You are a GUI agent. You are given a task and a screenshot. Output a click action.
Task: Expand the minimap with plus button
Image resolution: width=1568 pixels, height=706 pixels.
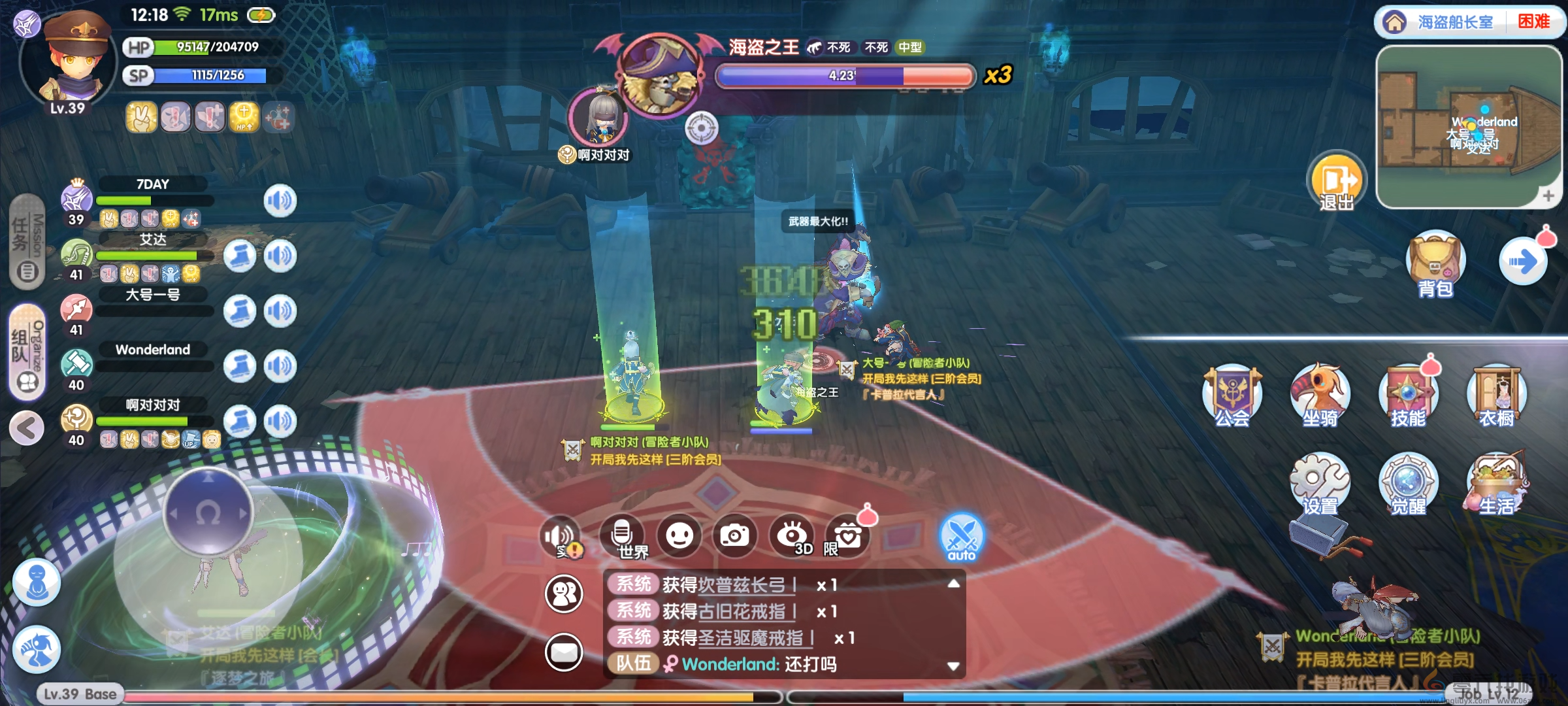[x=1548, y=195]
